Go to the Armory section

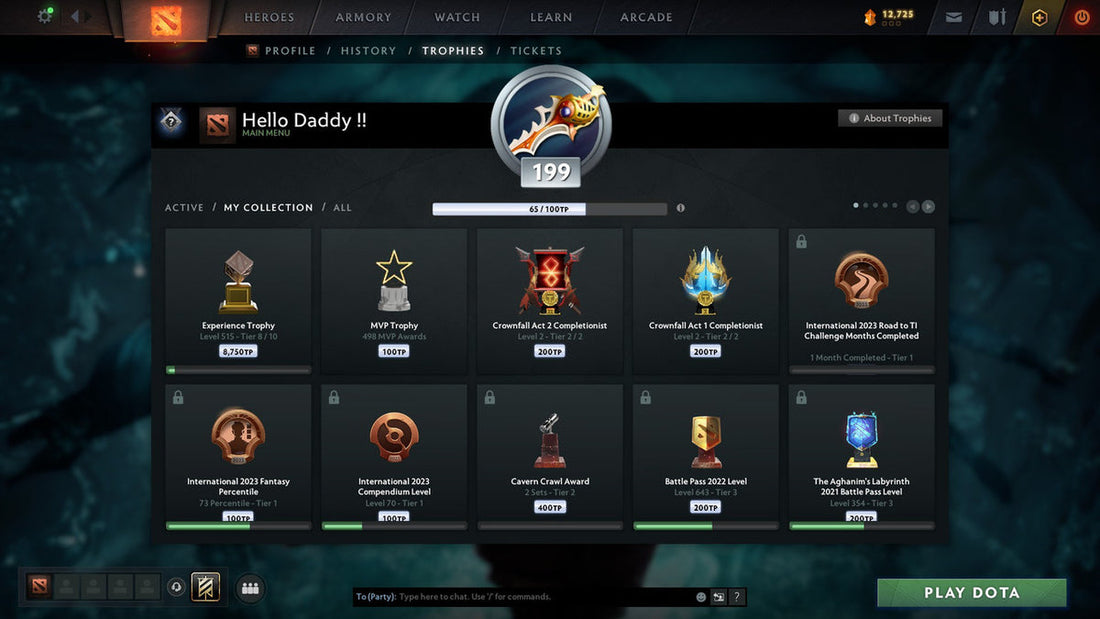363,17
